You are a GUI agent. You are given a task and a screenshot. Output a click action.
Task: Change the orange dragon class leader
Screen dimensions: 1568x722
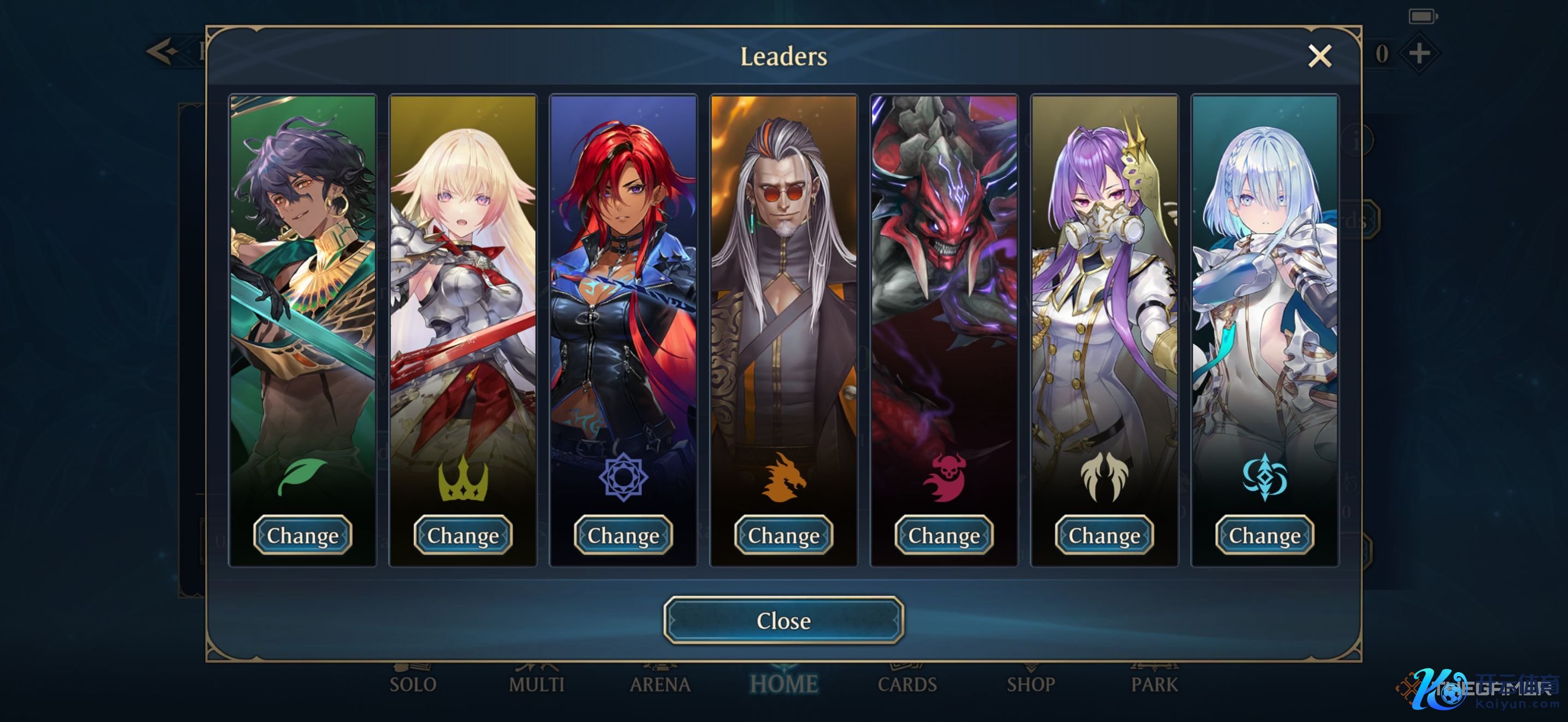tap(783, 535)
